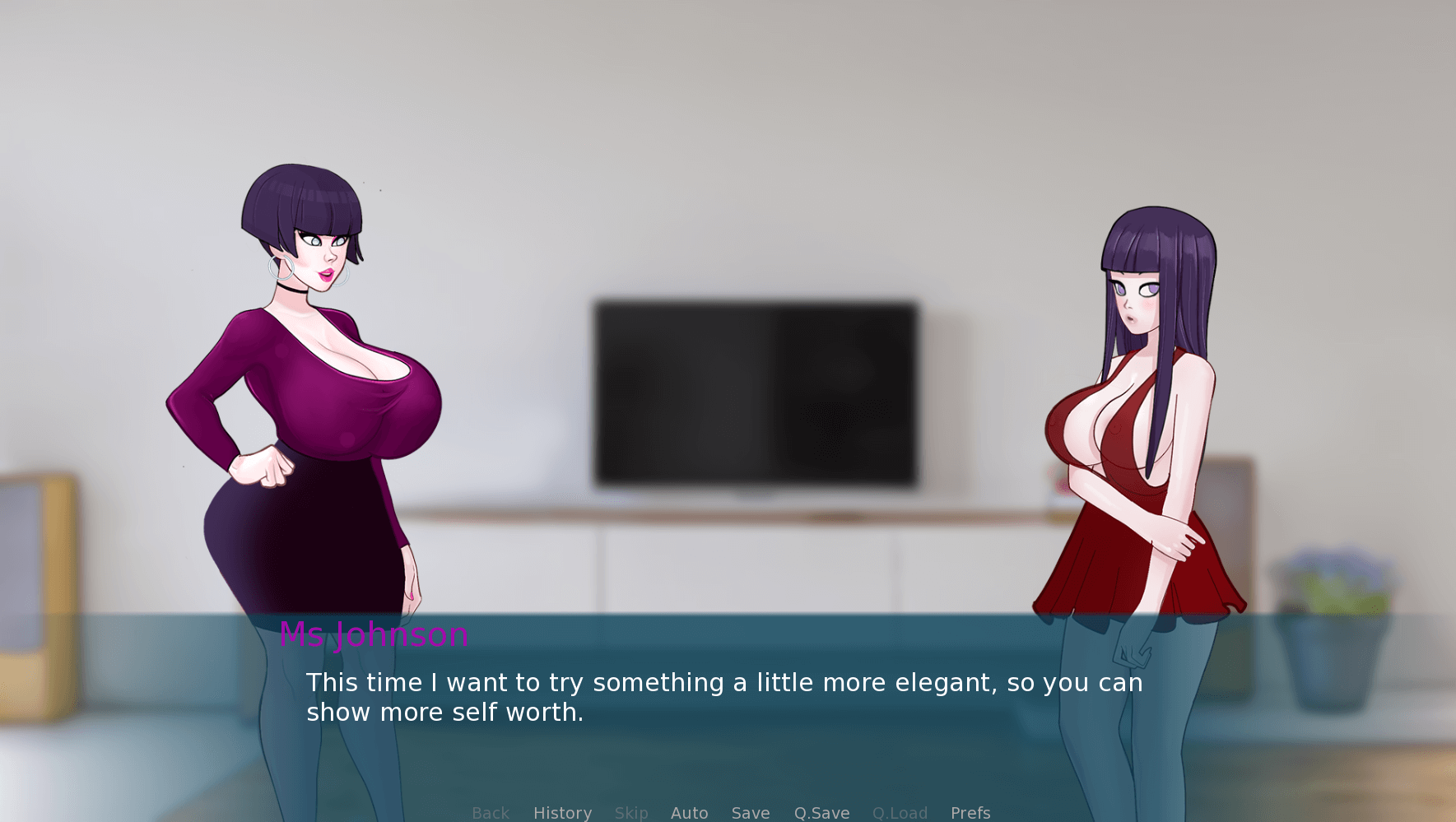1456x822 pixels.
Task: Click the Skip button
Action: 631,813
